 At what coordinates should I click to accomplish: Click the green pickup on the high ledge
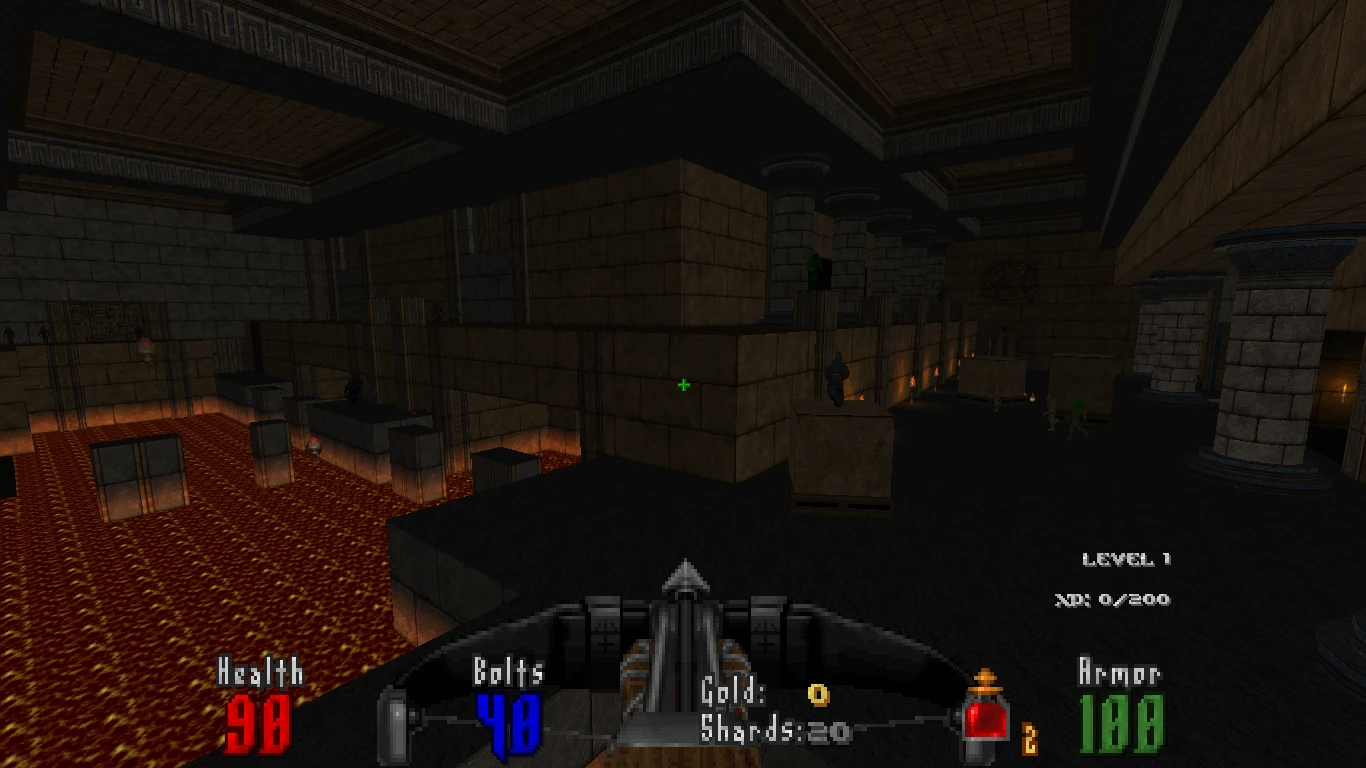click(815, 268)
